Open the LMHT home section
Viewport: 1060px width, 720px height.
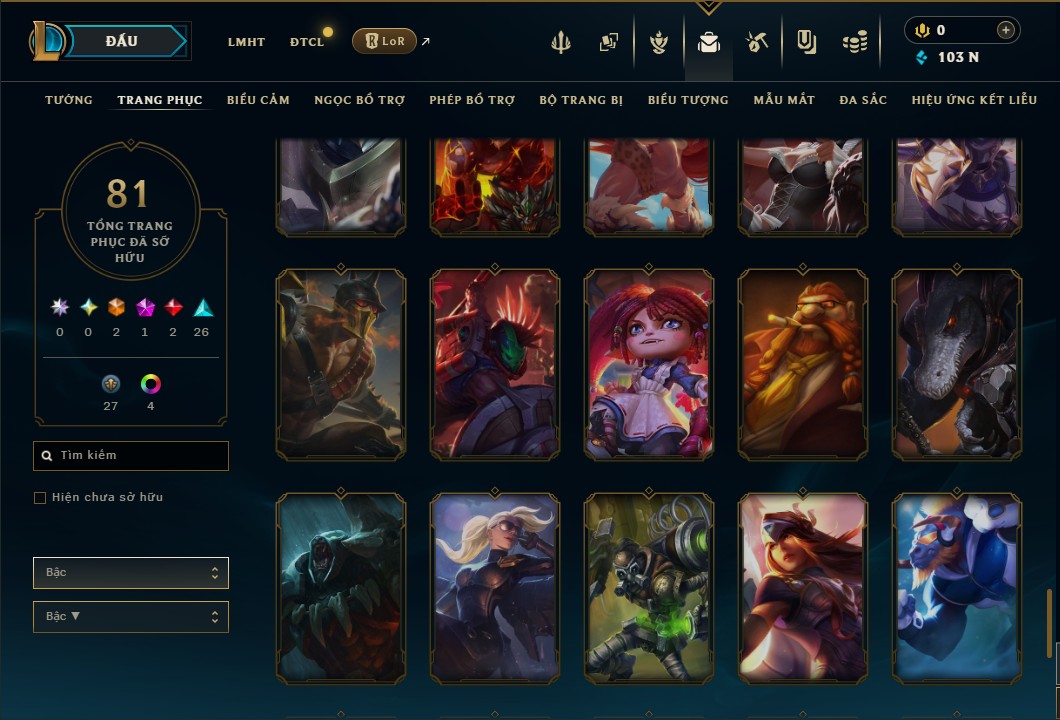246,42
